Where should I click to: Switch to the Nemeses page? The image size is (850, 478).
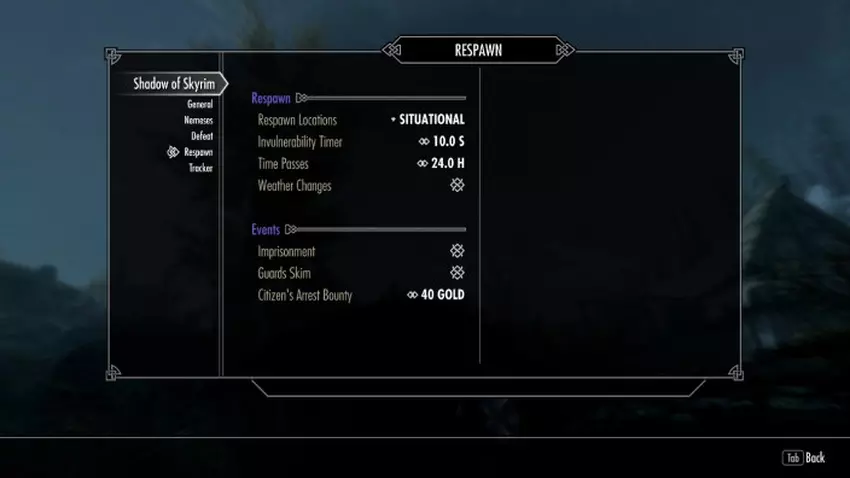197,120
